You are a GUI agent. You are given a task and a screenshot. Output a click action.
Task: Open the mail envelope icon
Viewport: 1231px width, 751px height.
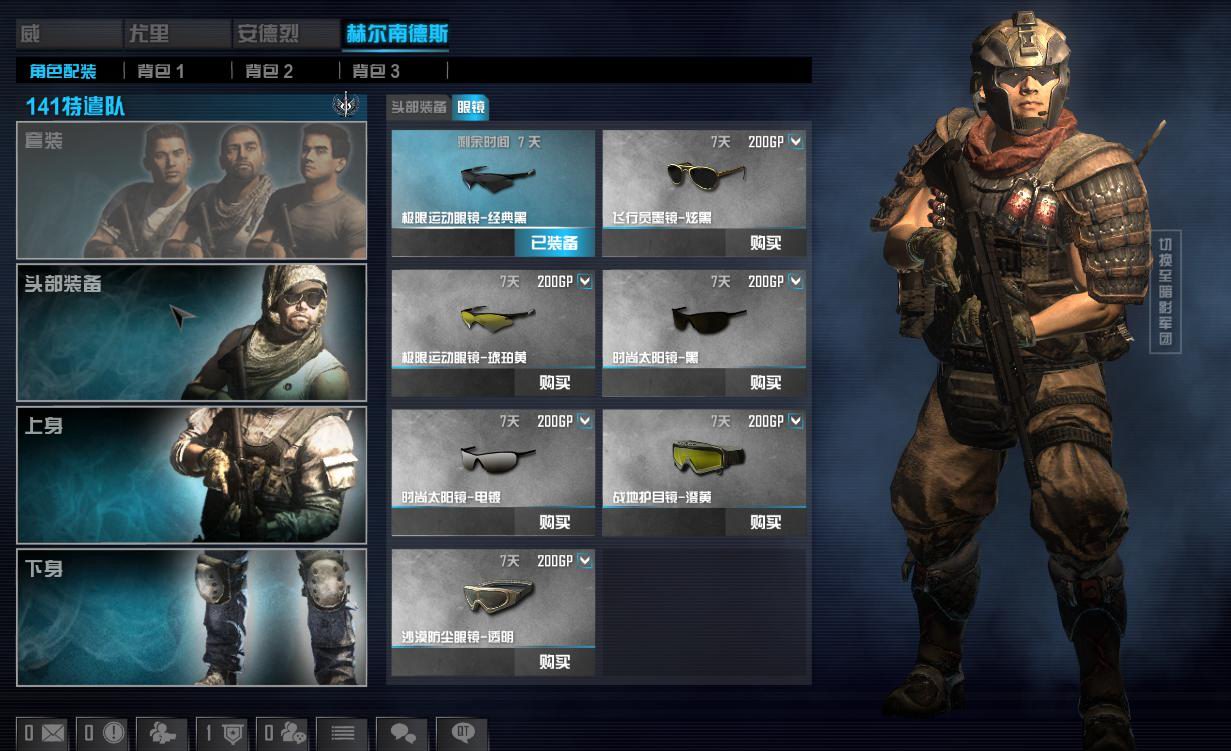[44, 733]
